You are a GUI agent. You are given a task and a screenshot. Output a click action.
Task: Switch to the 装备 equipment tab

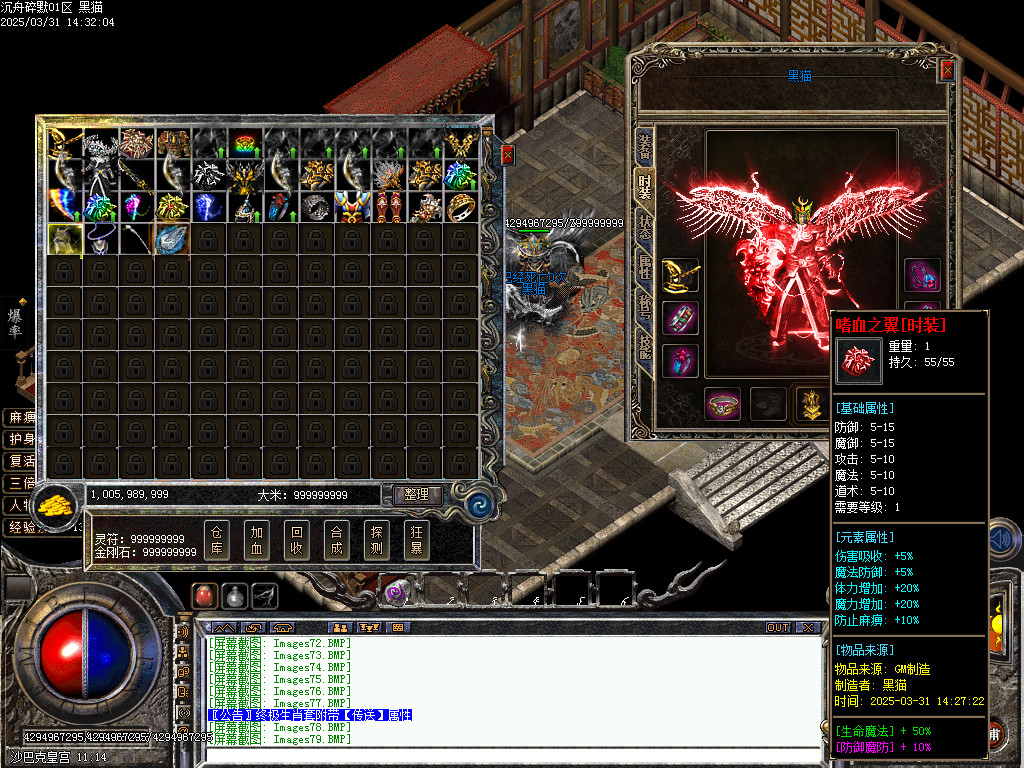coord(645,147)
